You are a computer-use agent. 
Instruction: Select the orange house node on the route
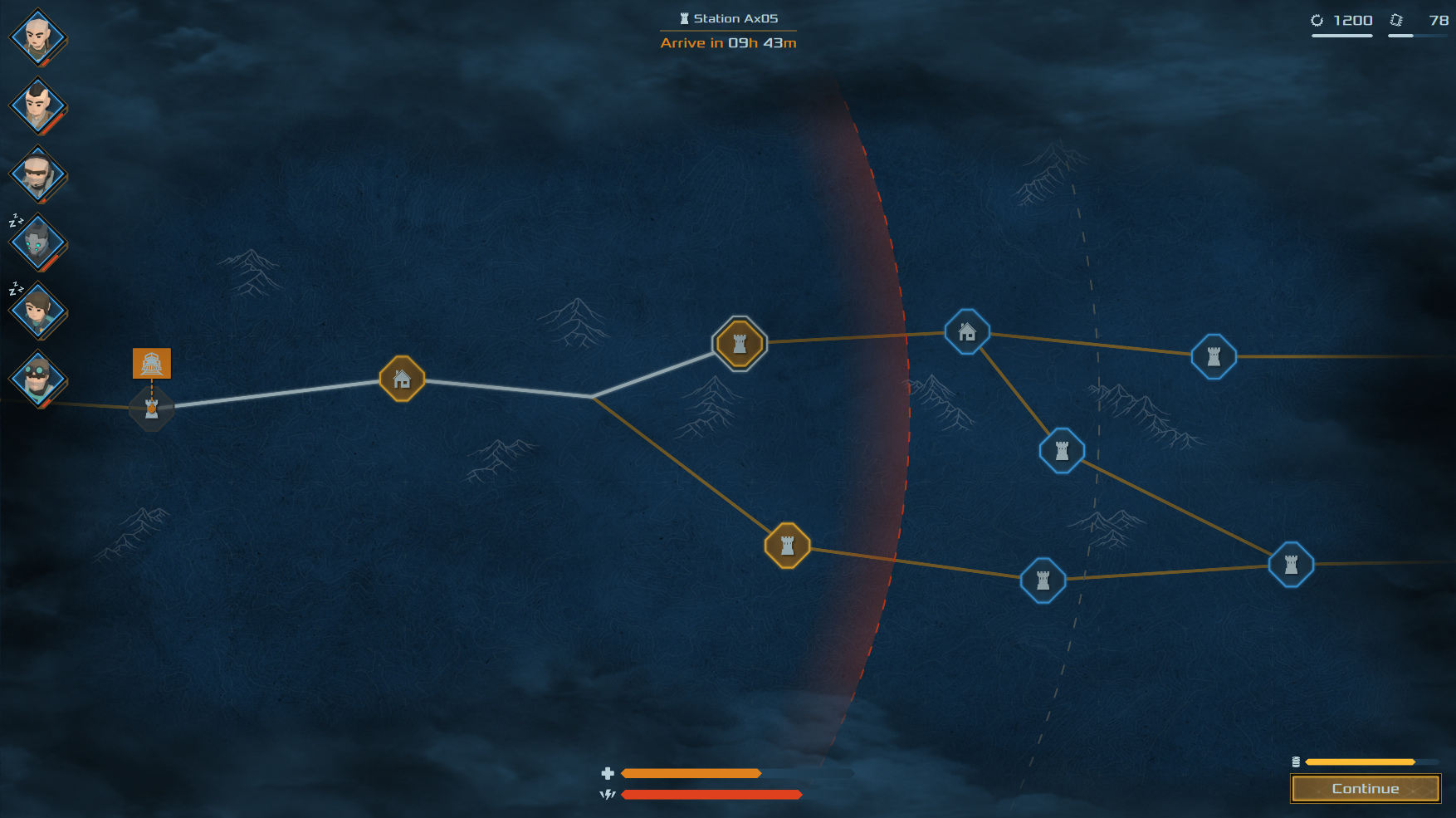(403, 379)
